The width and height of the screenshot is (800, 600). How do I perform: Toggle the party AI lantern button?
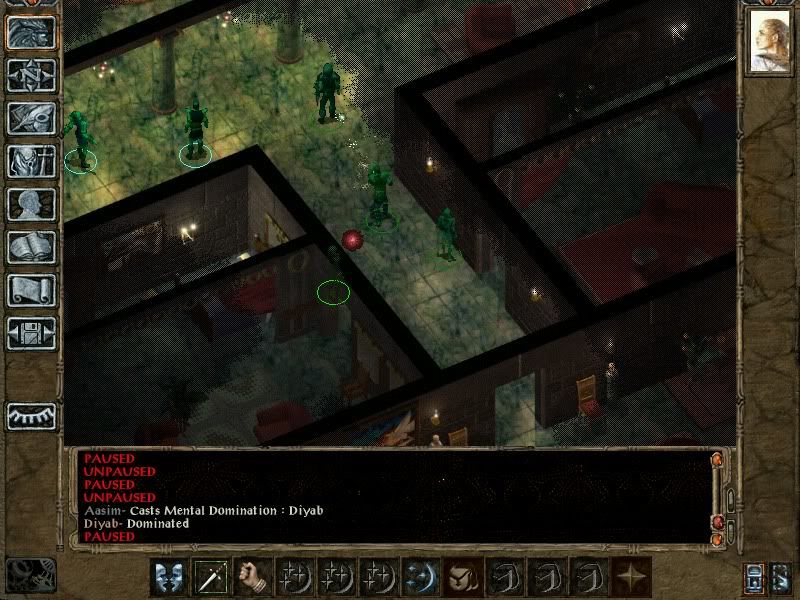756,577
